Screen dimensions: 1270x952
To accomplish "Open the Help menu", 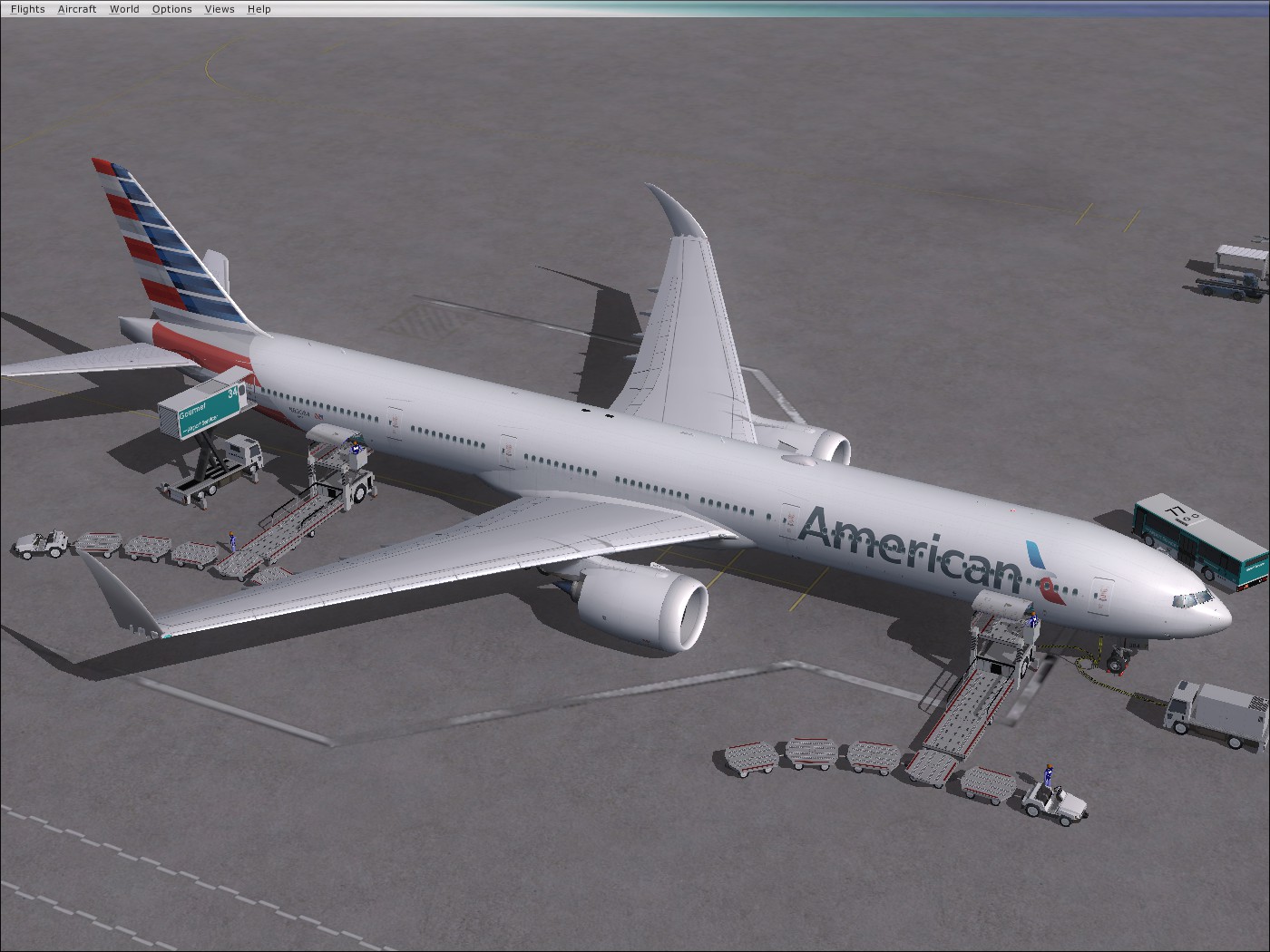I will [x=259, y=8].
